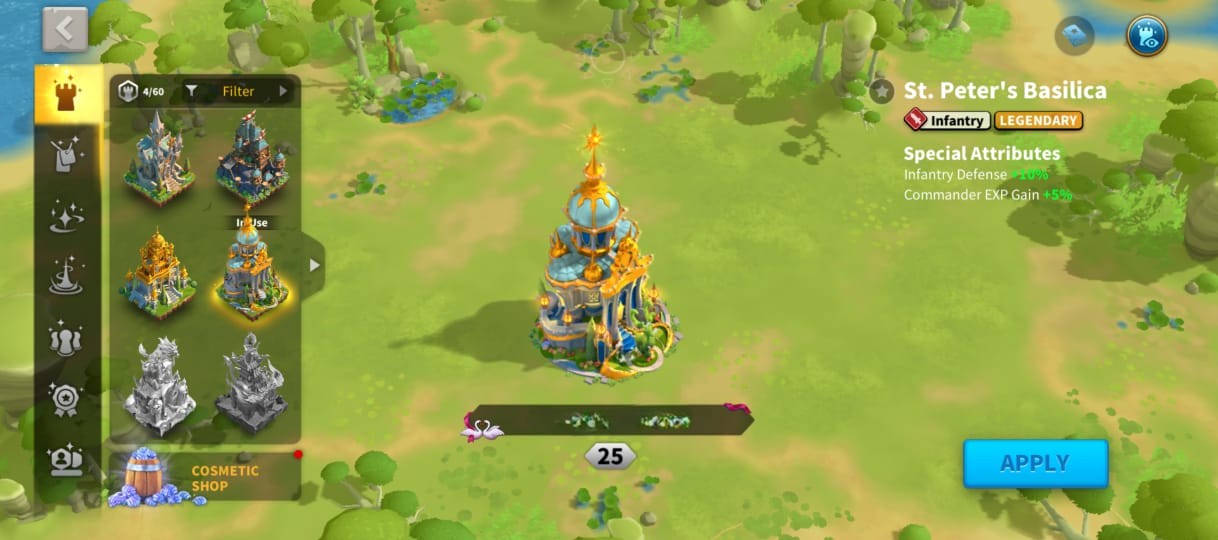Select the golden palace city skin
This screenshot has width=1218, height=540.
pos(156,271)
